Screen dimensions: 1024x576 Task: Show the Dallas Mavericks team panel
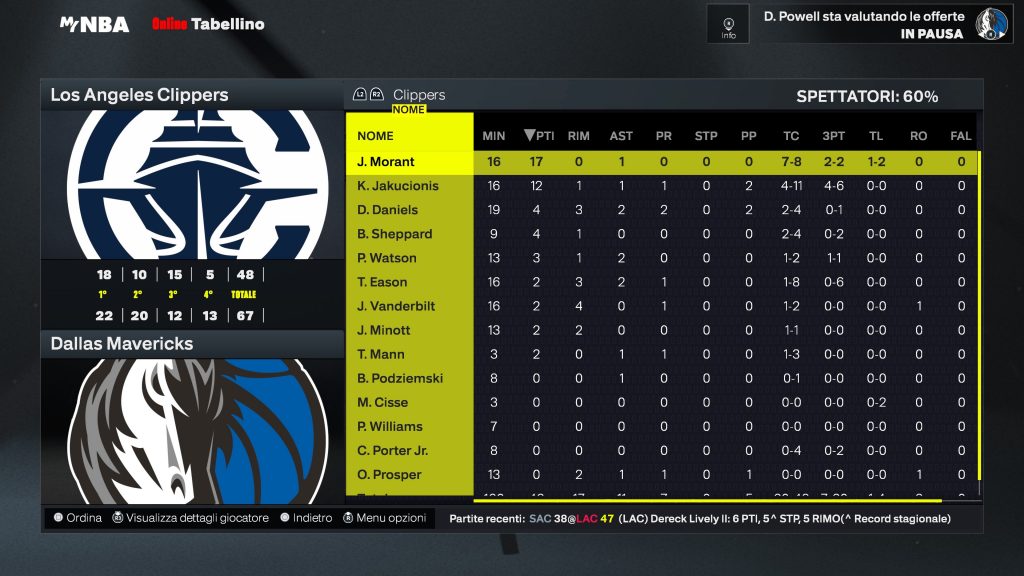122,344
